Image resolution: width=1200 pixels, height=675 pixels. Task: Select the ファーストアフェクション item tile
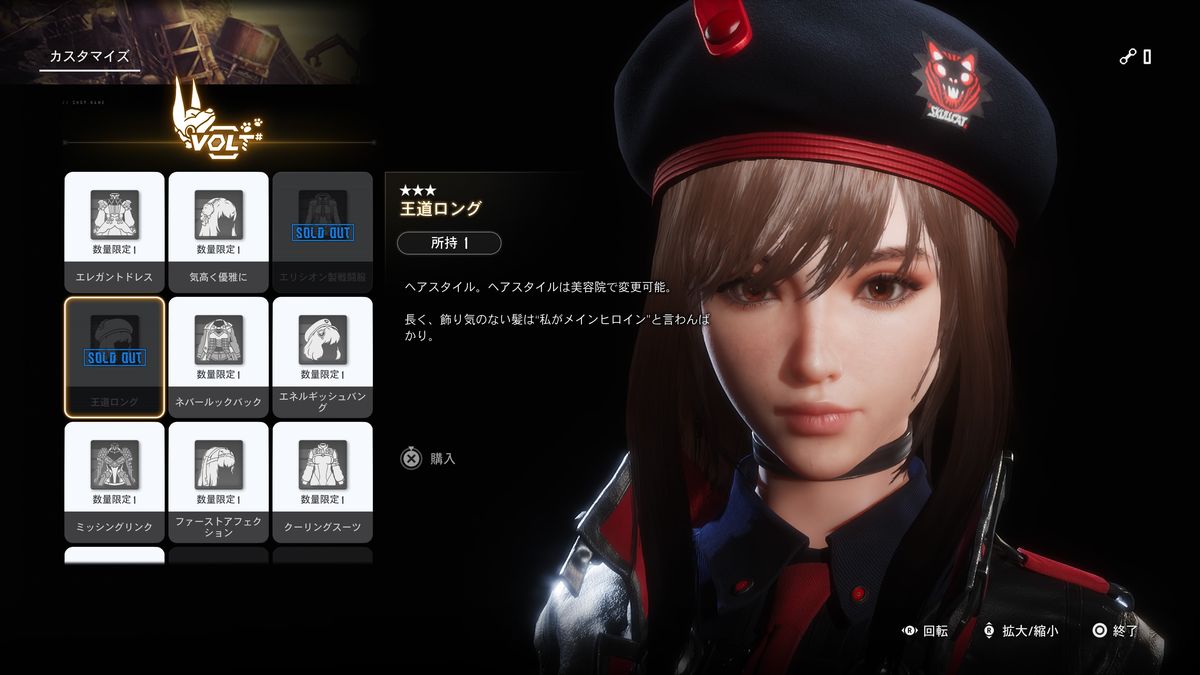coord(218,481)
